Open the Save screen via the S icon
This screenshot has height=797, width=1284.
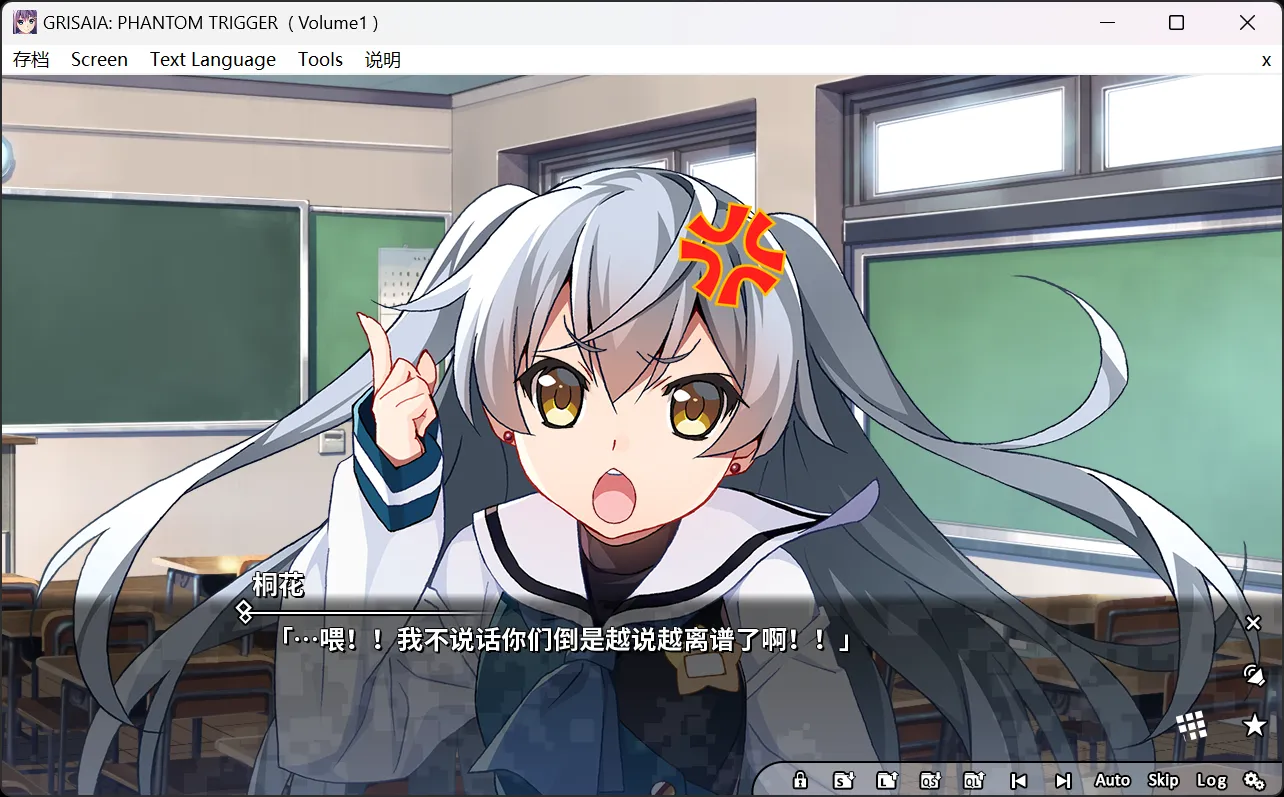click(x=844, y=781)
